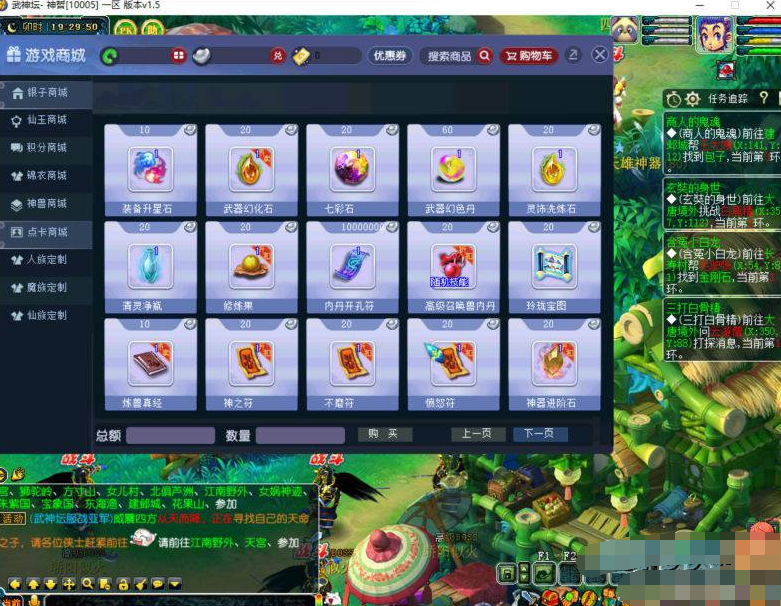The width and height of the screenshot is (781, 606).
Task: Open the 购物车 shopping cart
Action: tap(529, 56)
